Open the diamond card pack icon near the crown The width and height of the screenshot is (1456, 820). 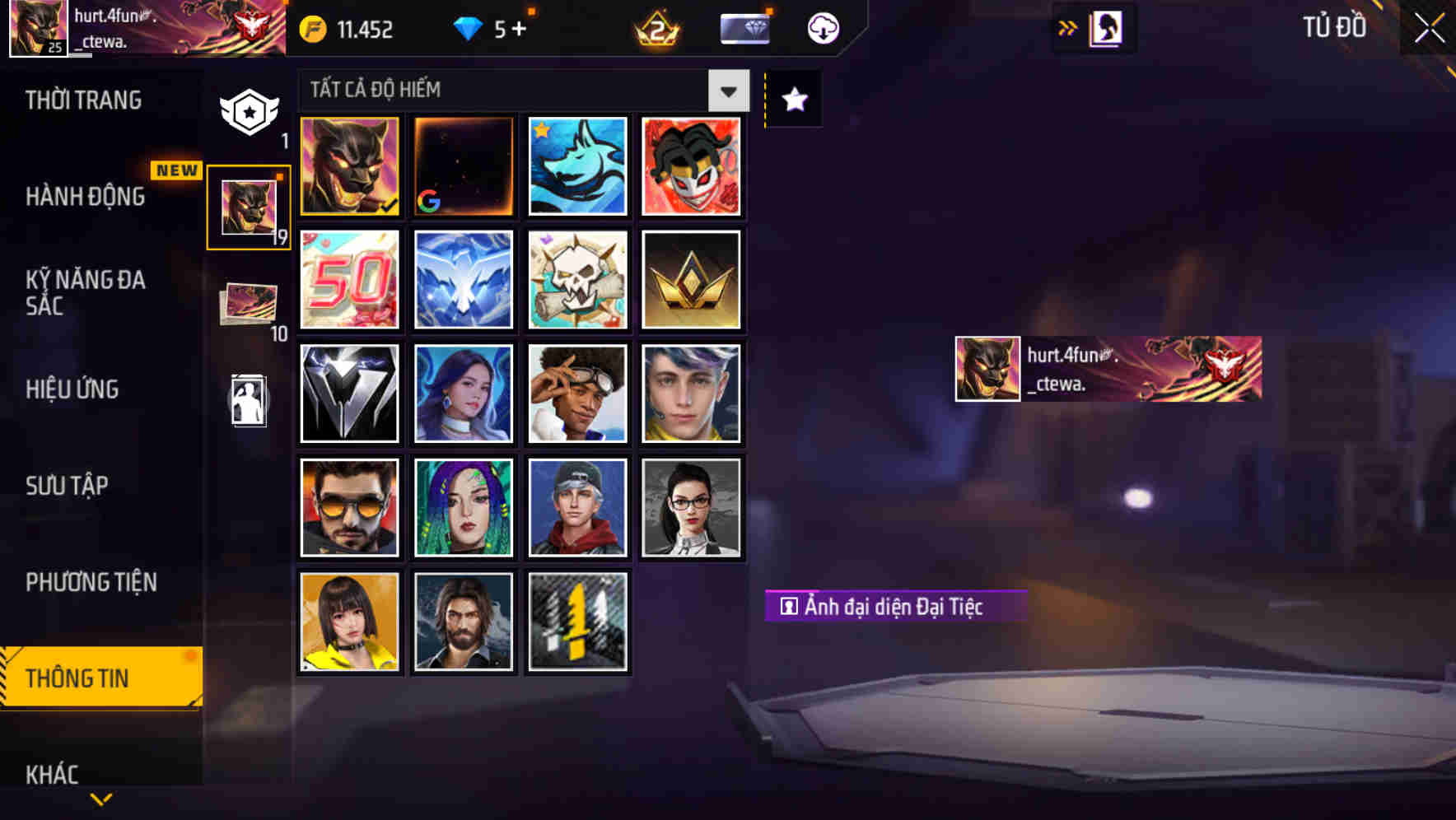(744, 27)
